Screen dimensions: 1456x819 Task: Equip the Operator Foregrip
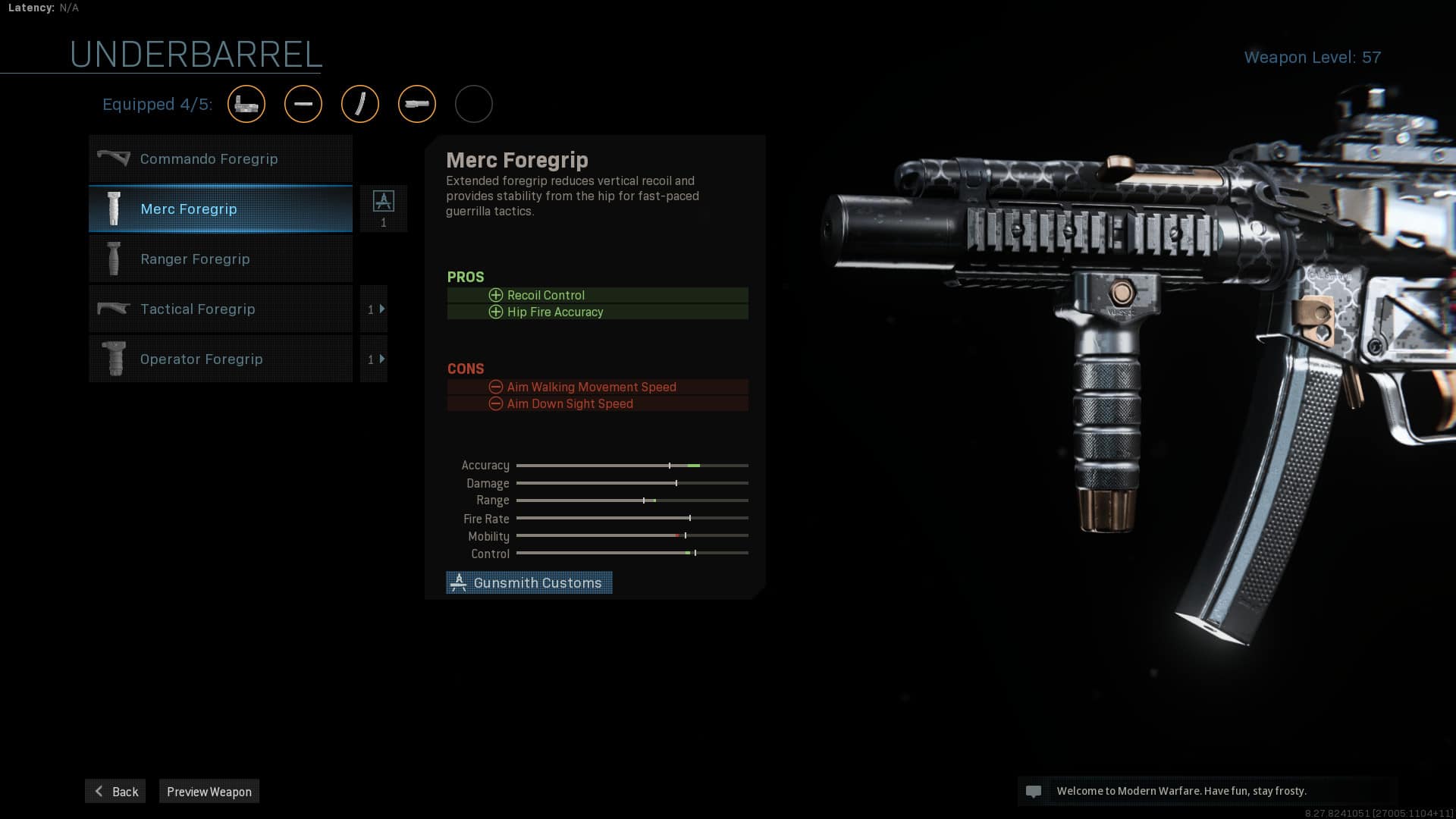pyautogui.click(x=220, y=359)
